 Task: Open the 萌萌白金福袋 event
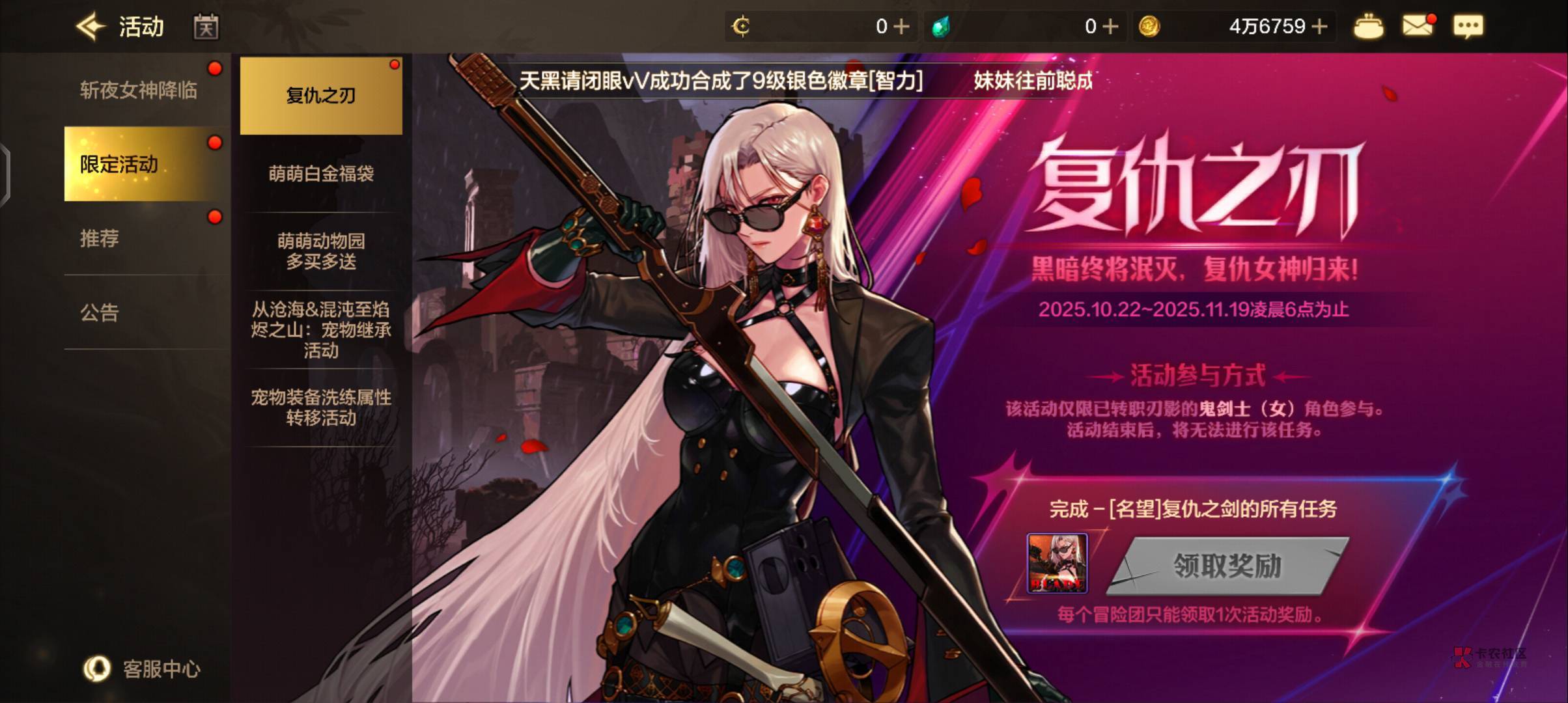pos(321,173)
